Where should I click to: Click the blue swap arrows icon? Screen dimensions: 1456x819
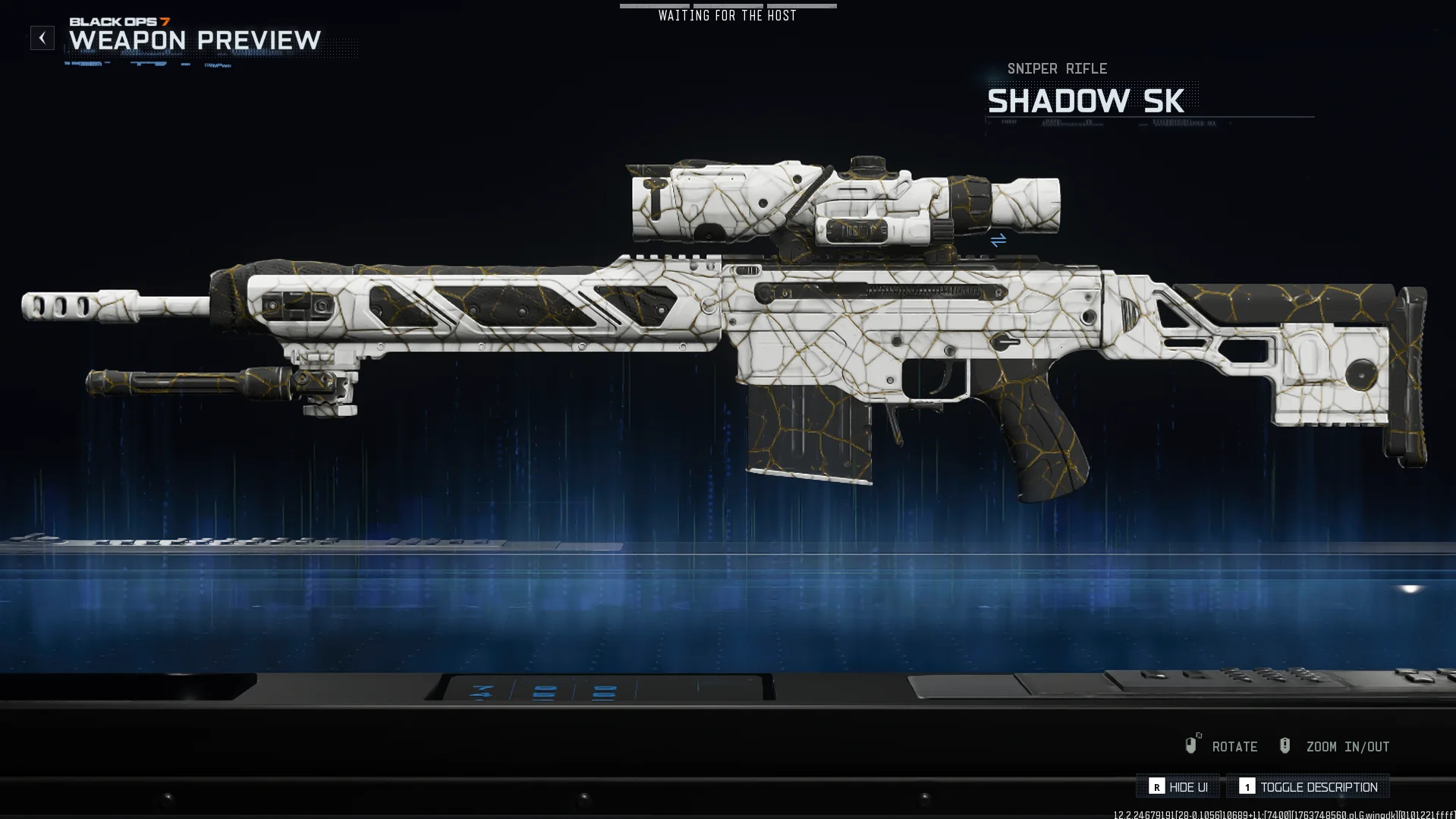[x=998, y=241]
